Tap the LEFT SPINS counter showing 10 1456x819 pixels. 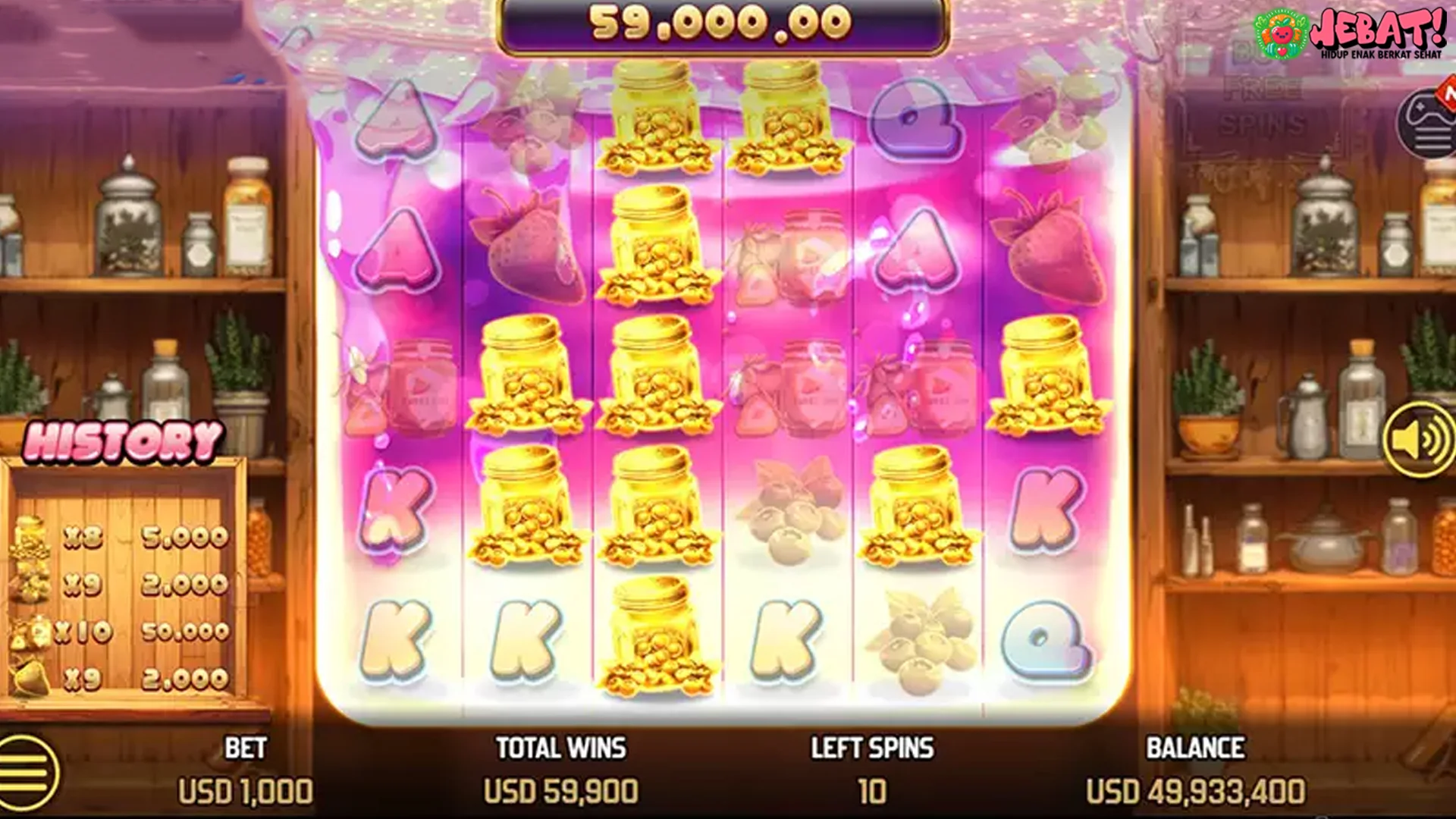[872, 770]
